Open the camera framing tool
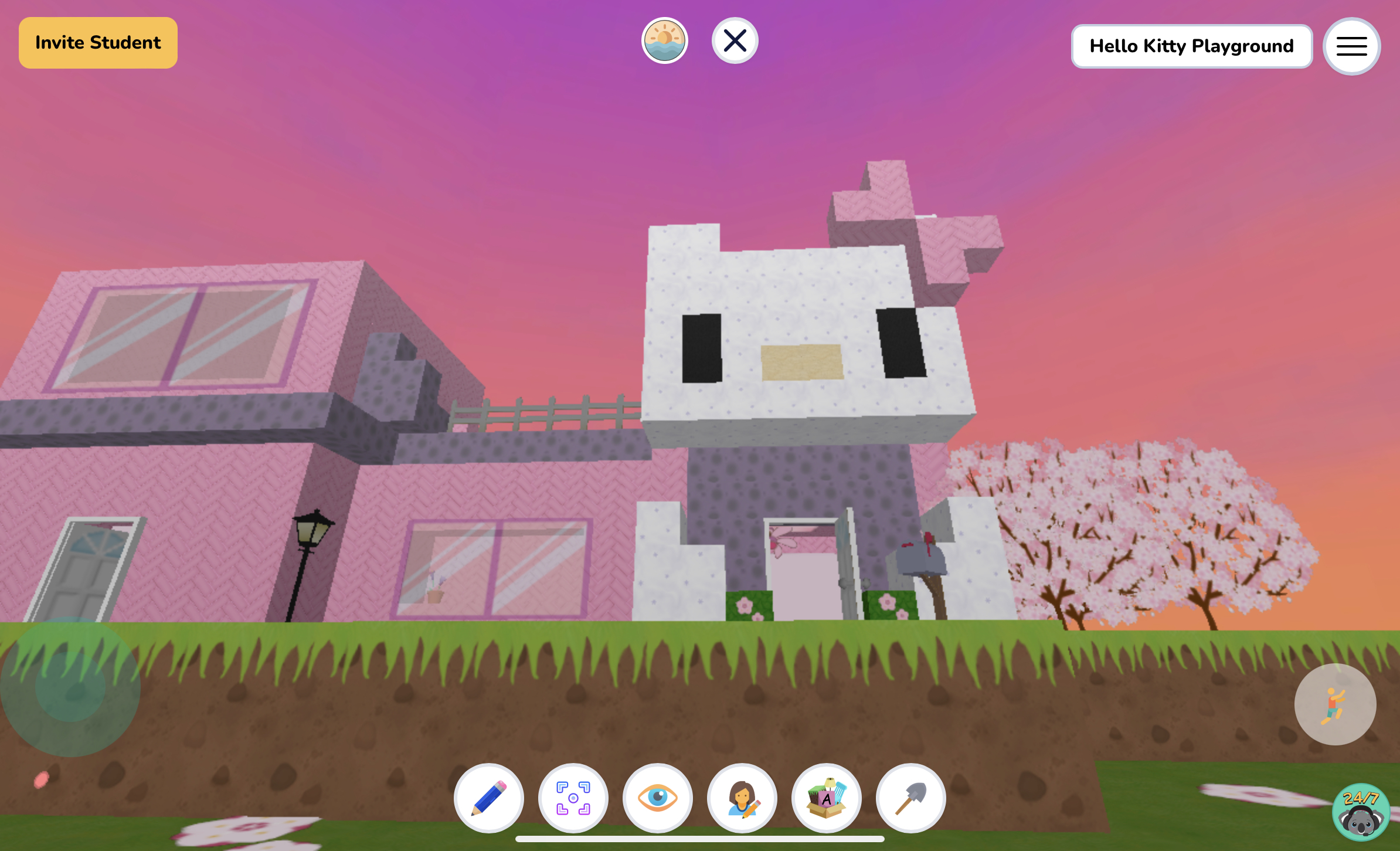This screenshot has width=1400, height=851. pos(573,799)
